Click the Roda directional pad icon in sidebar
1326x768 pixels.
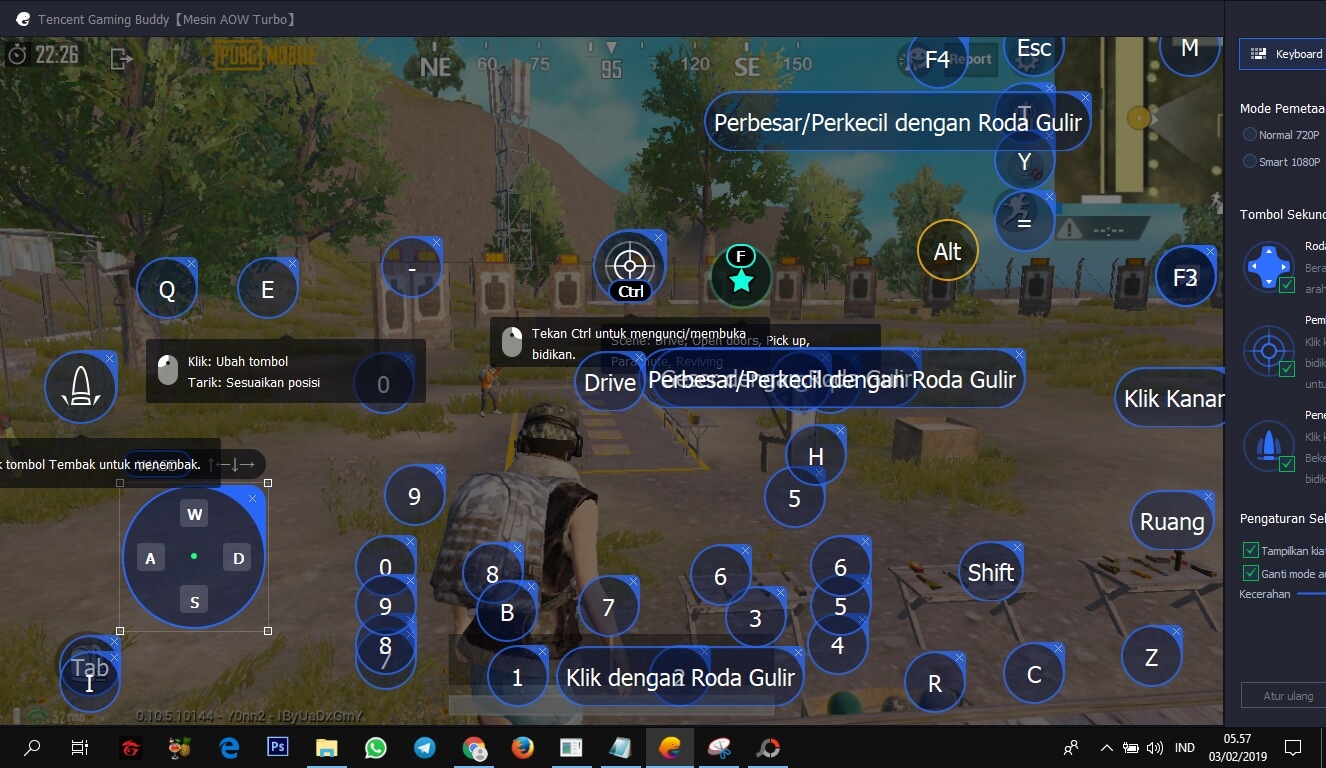pyautogui.click(x=1268, y=266)
